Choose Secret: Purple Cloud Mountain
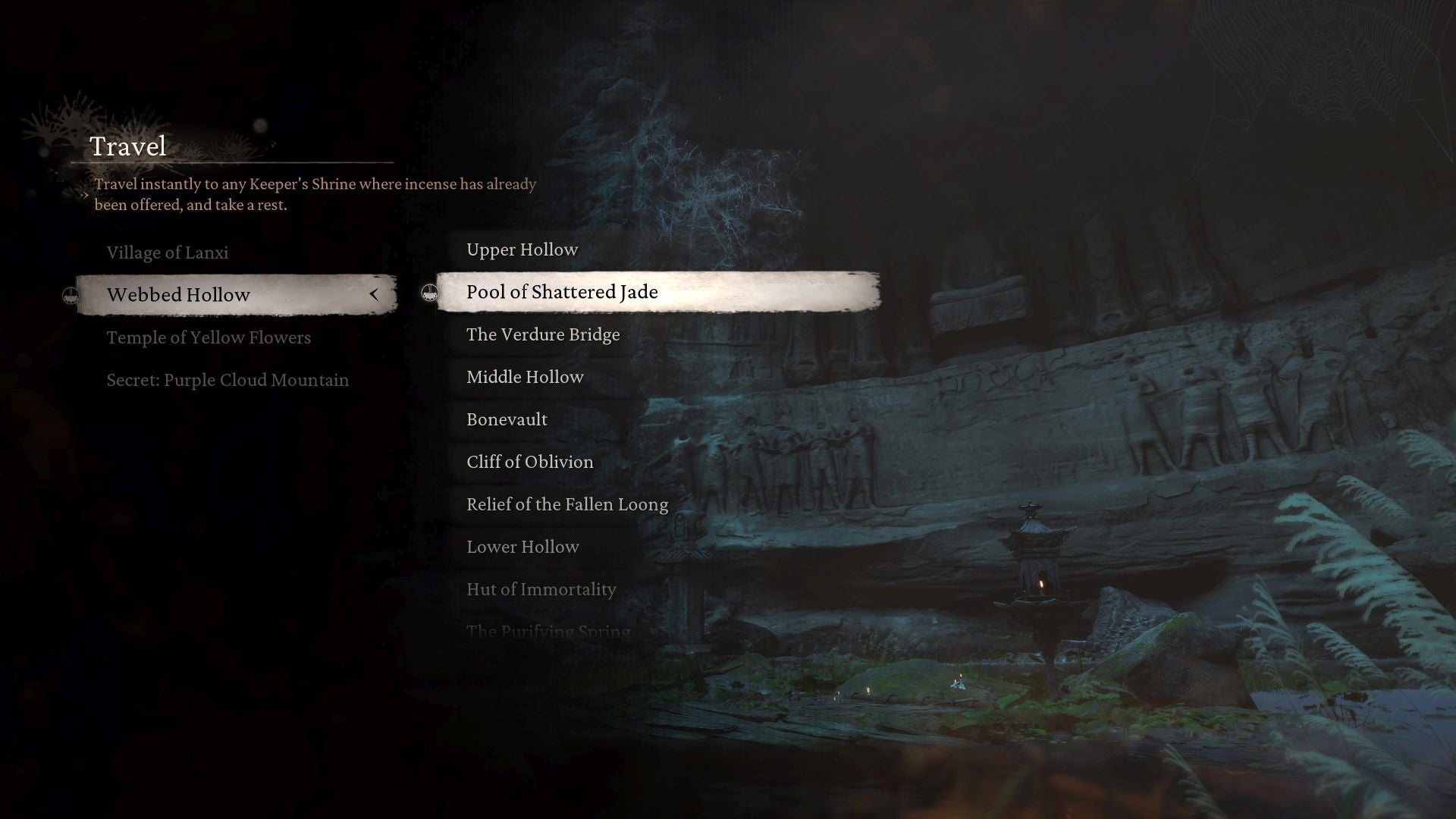Viewport: 1456px width, 819px height. point(227,380)
